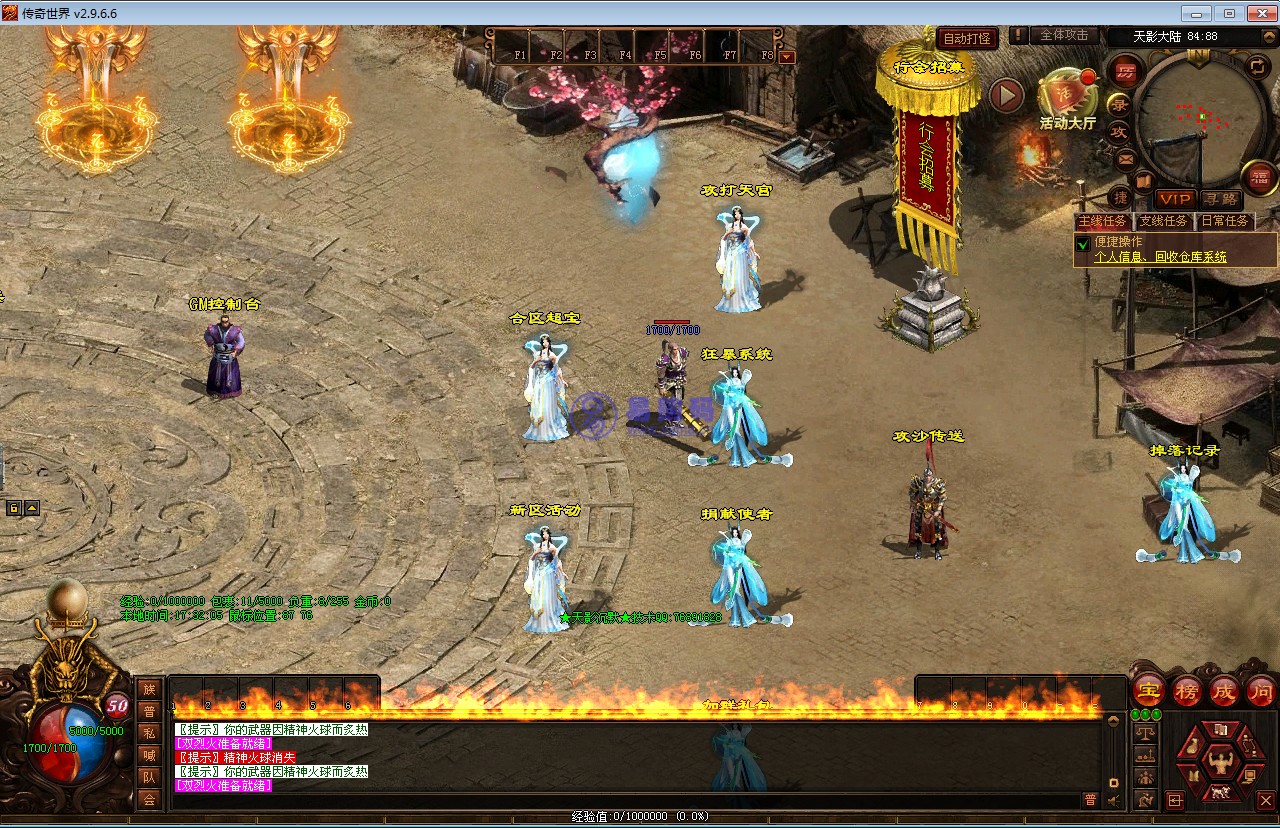
Task: Open the mail envelope icon
Action: coord(1125,158)
